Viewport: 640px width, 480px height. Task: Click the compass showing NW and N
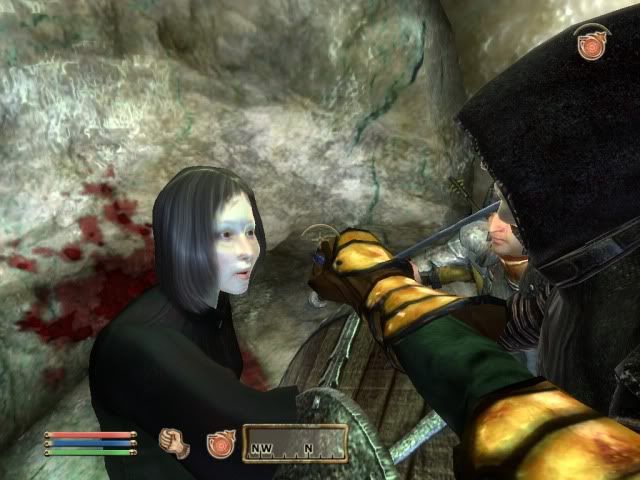tap(295, 443)
